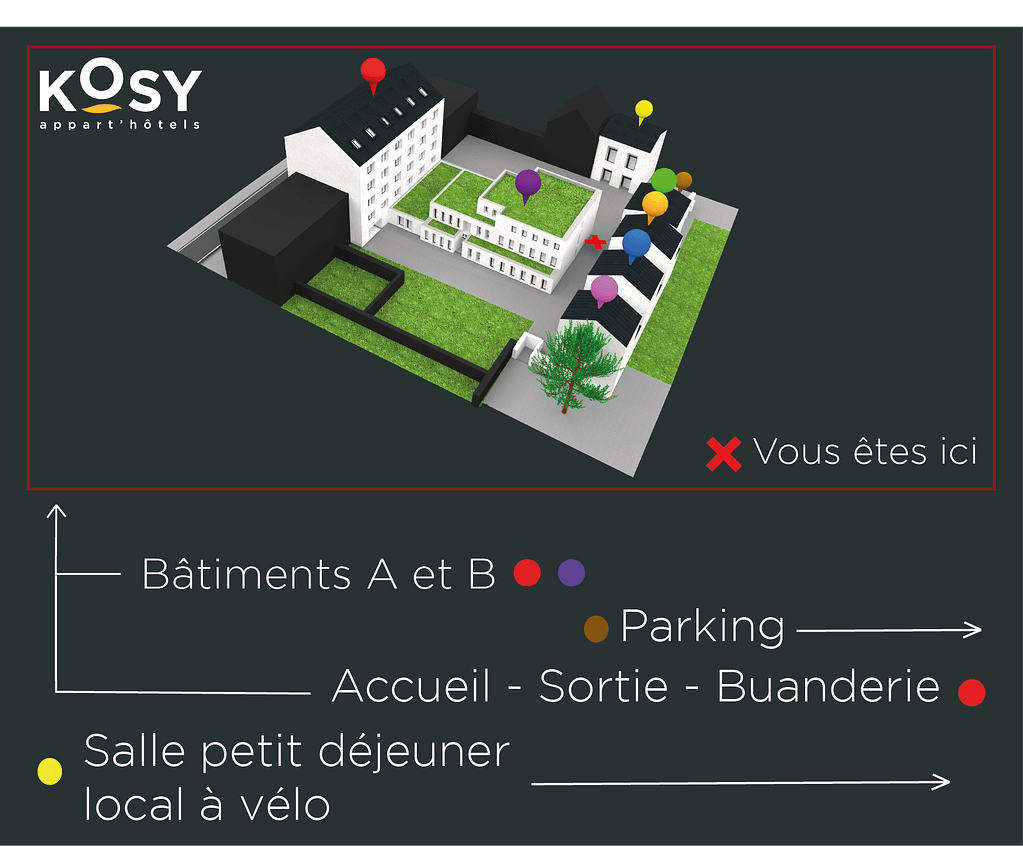Select the green map pin

663,181
